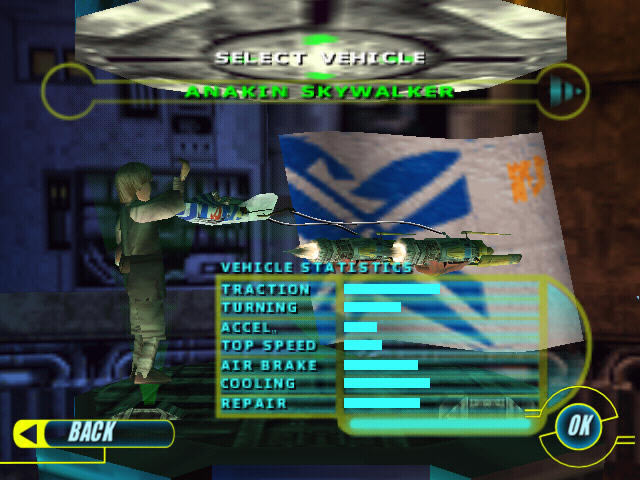Confirm vehicle with the OK button
The image size is (640, 480).
[577, 425]
